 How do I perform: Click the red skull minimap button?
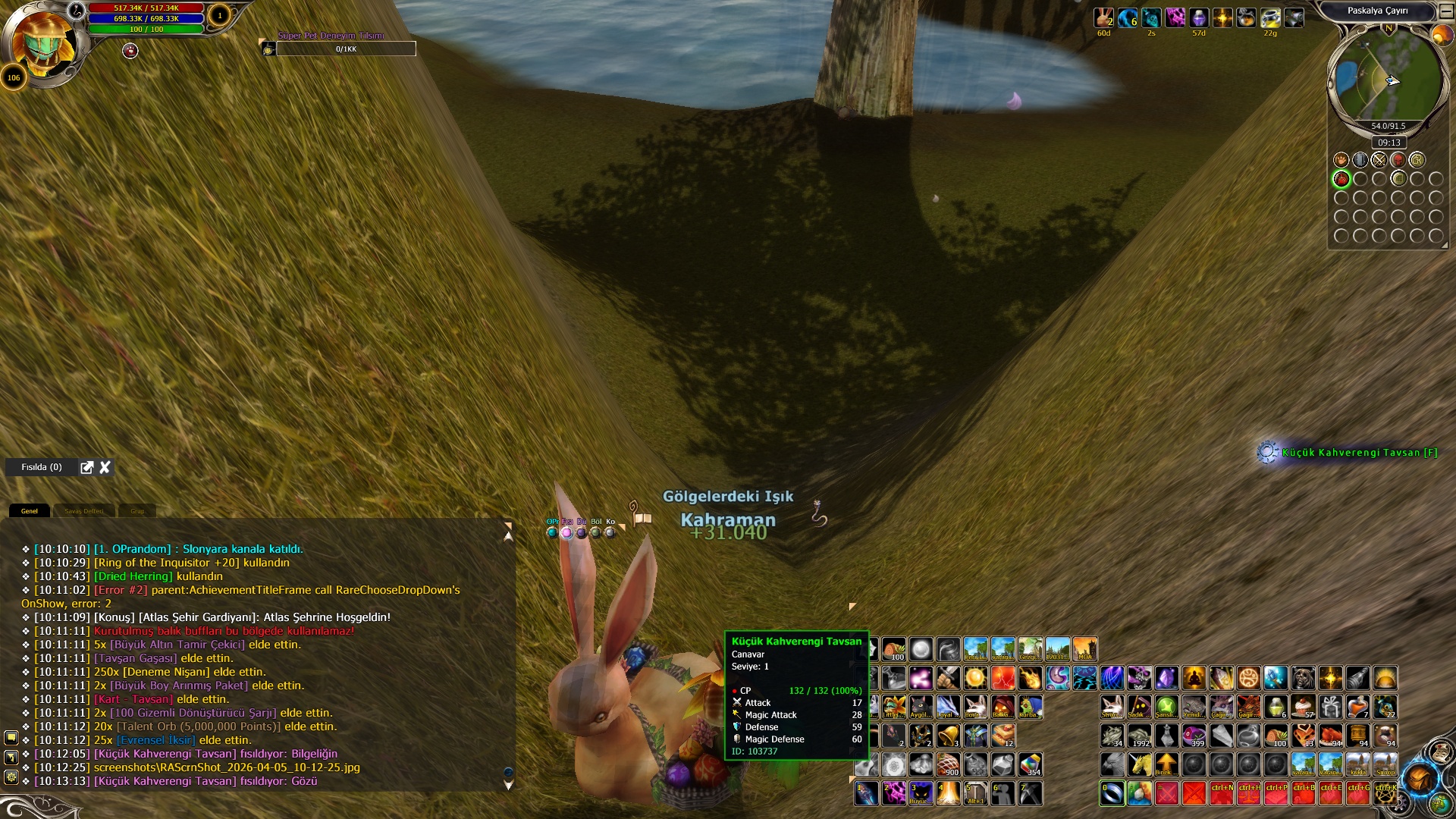[1398, 160]
